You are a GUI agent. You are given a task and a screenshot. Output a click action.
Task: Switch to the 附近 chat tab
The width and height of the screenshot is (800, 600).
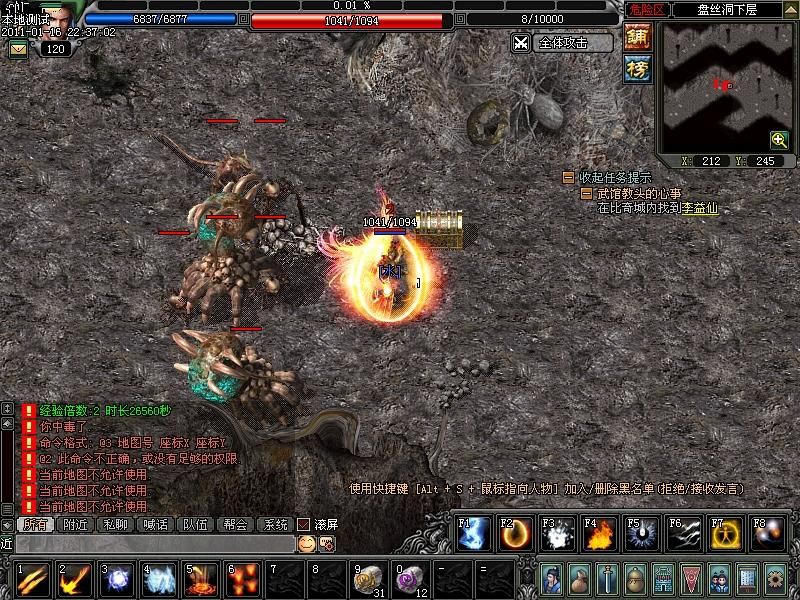(75, 524)
